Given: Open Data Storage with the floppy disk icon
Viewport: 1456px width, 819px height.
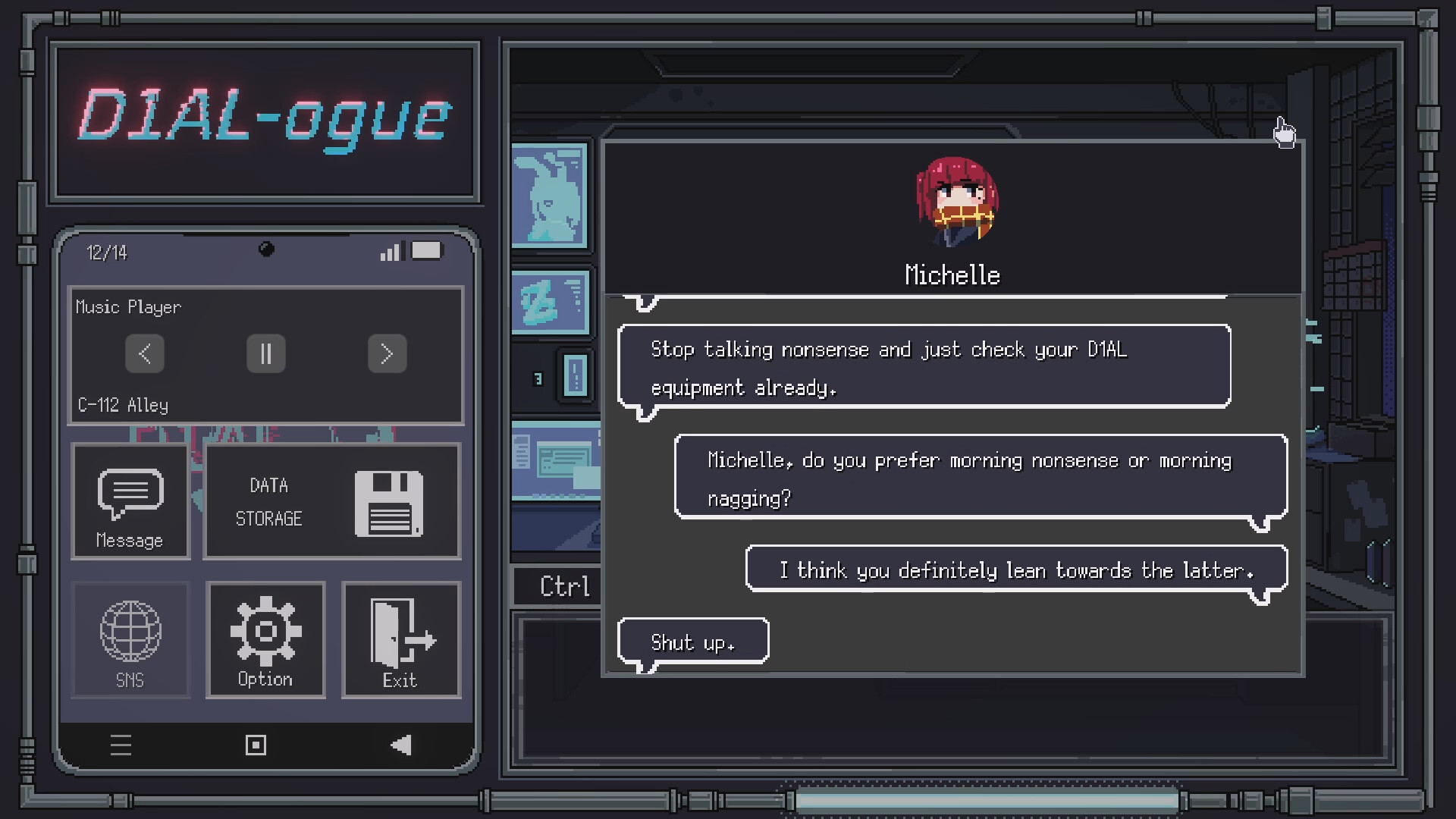Looking at the screenshot, I should (331, 502).
